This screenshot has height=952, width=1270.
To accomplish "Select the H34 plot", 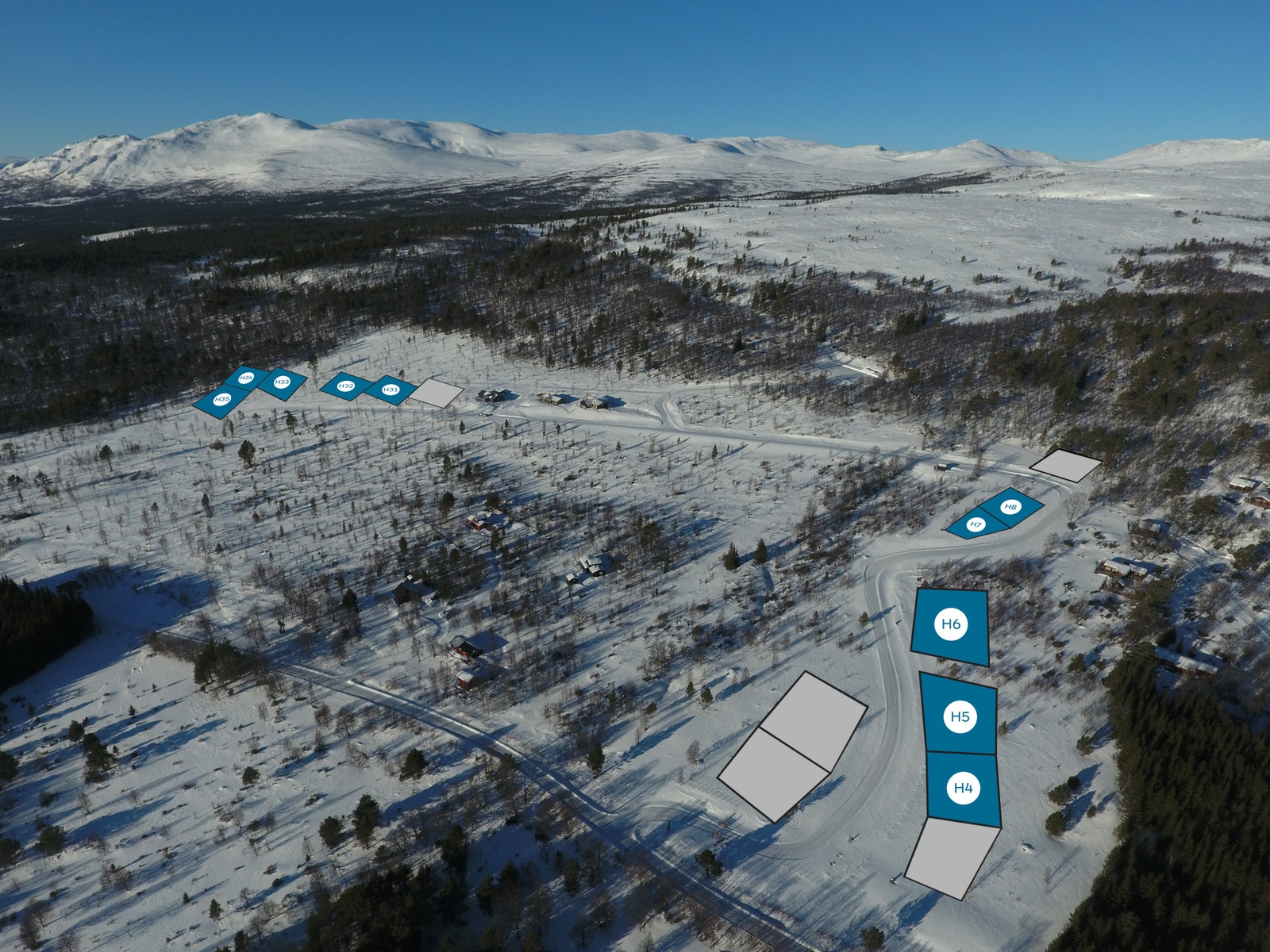I will click(246, 377).
